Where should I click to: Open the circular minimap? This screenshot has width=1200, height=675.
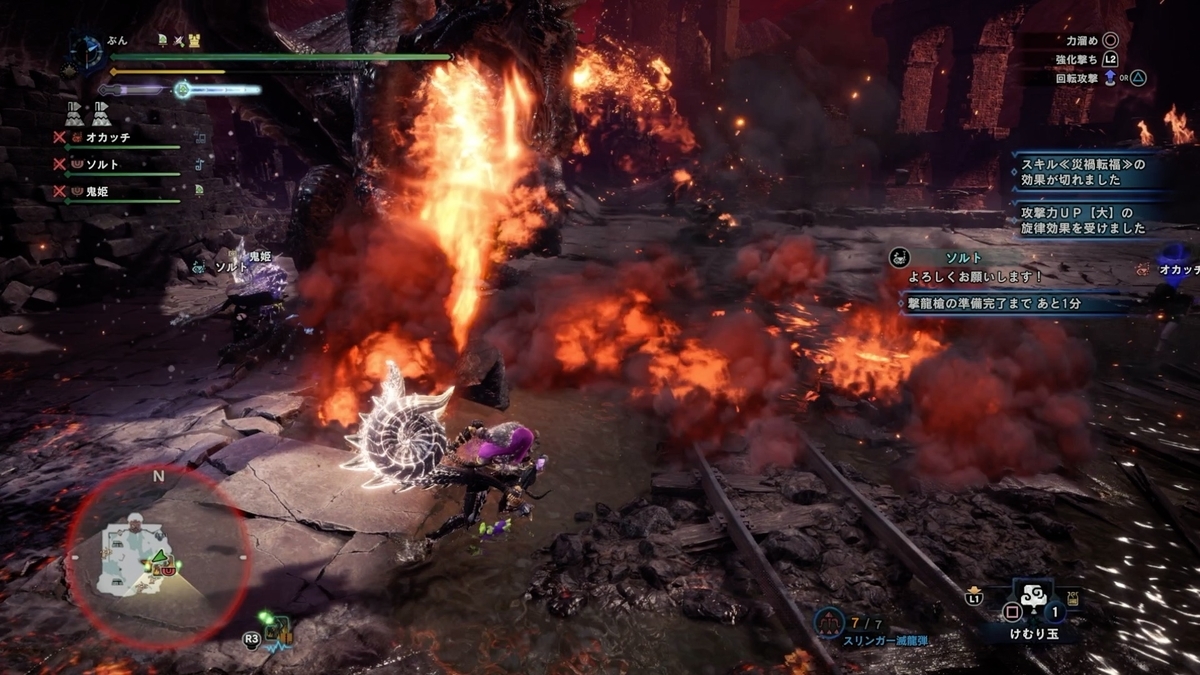(x=158, y=557)
